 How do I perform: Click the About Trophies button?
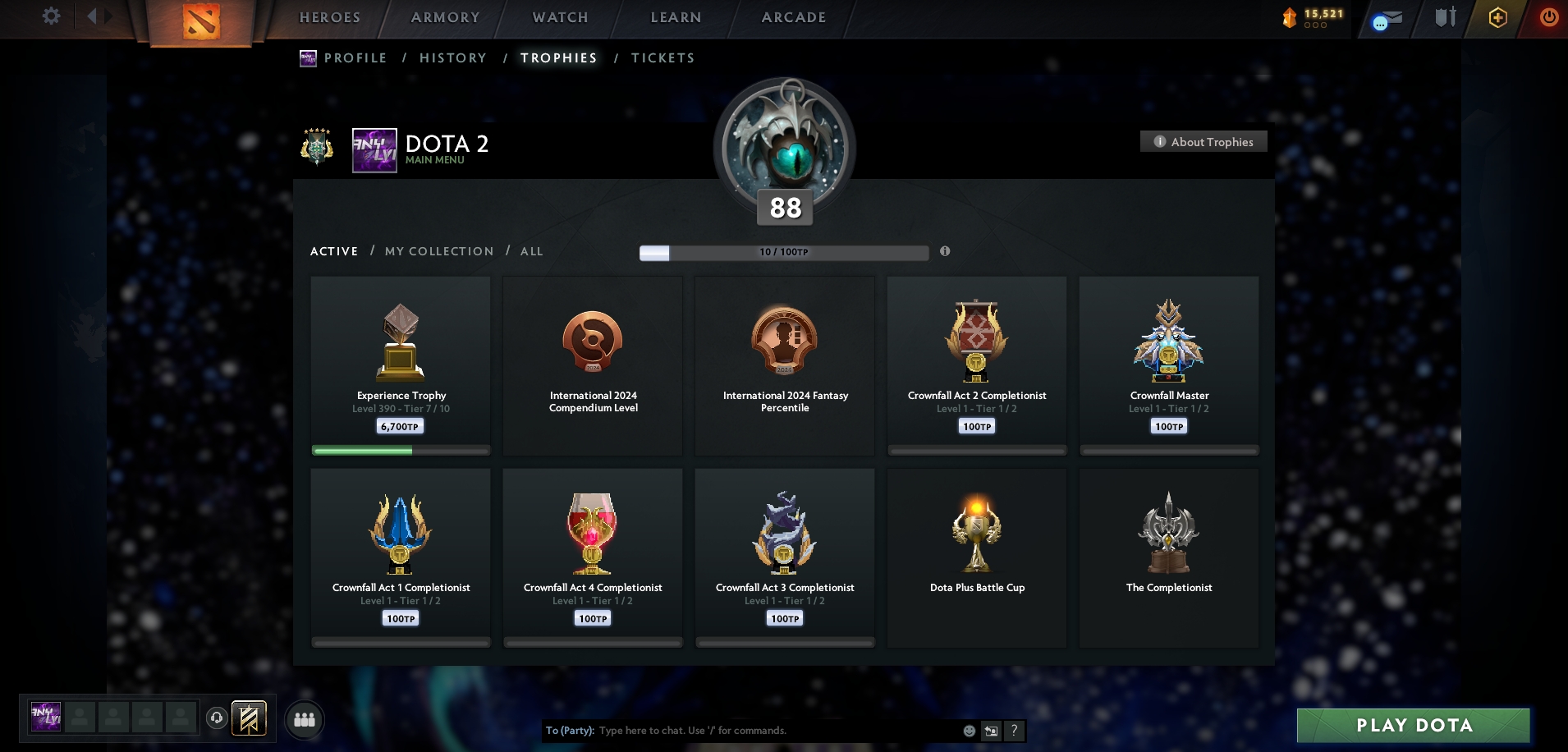point(1204,142)
